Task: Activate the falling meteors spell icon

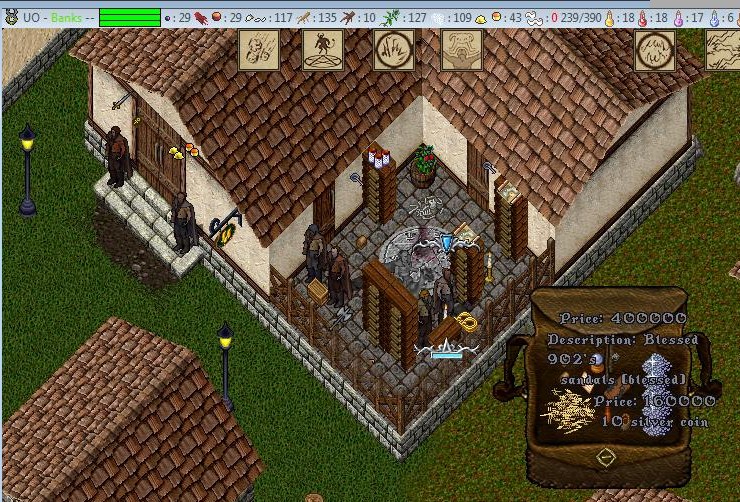Action: 258,49
